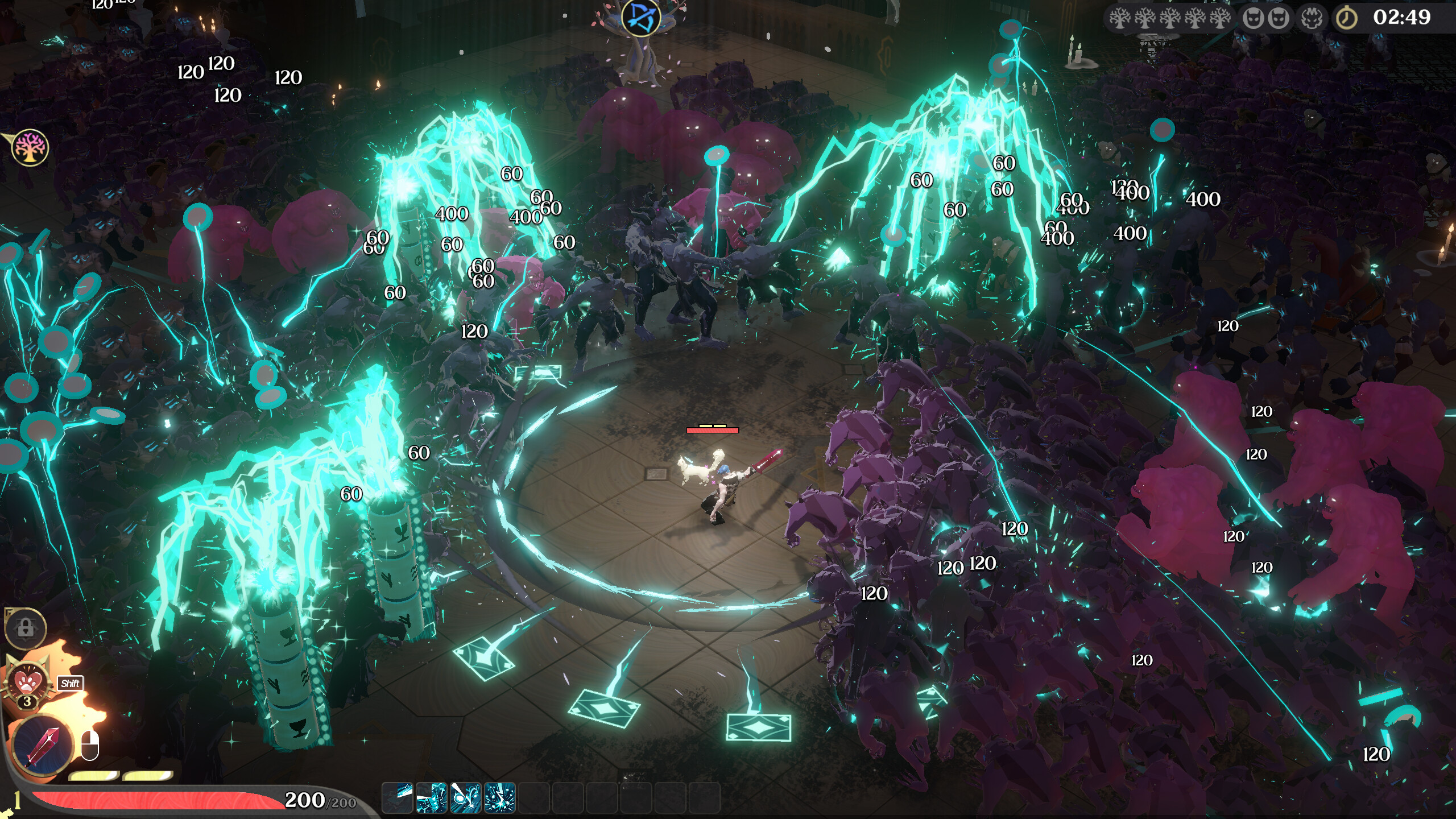
Task: Select the bouncing orb skill icon
Action: [x=465, y=797]
